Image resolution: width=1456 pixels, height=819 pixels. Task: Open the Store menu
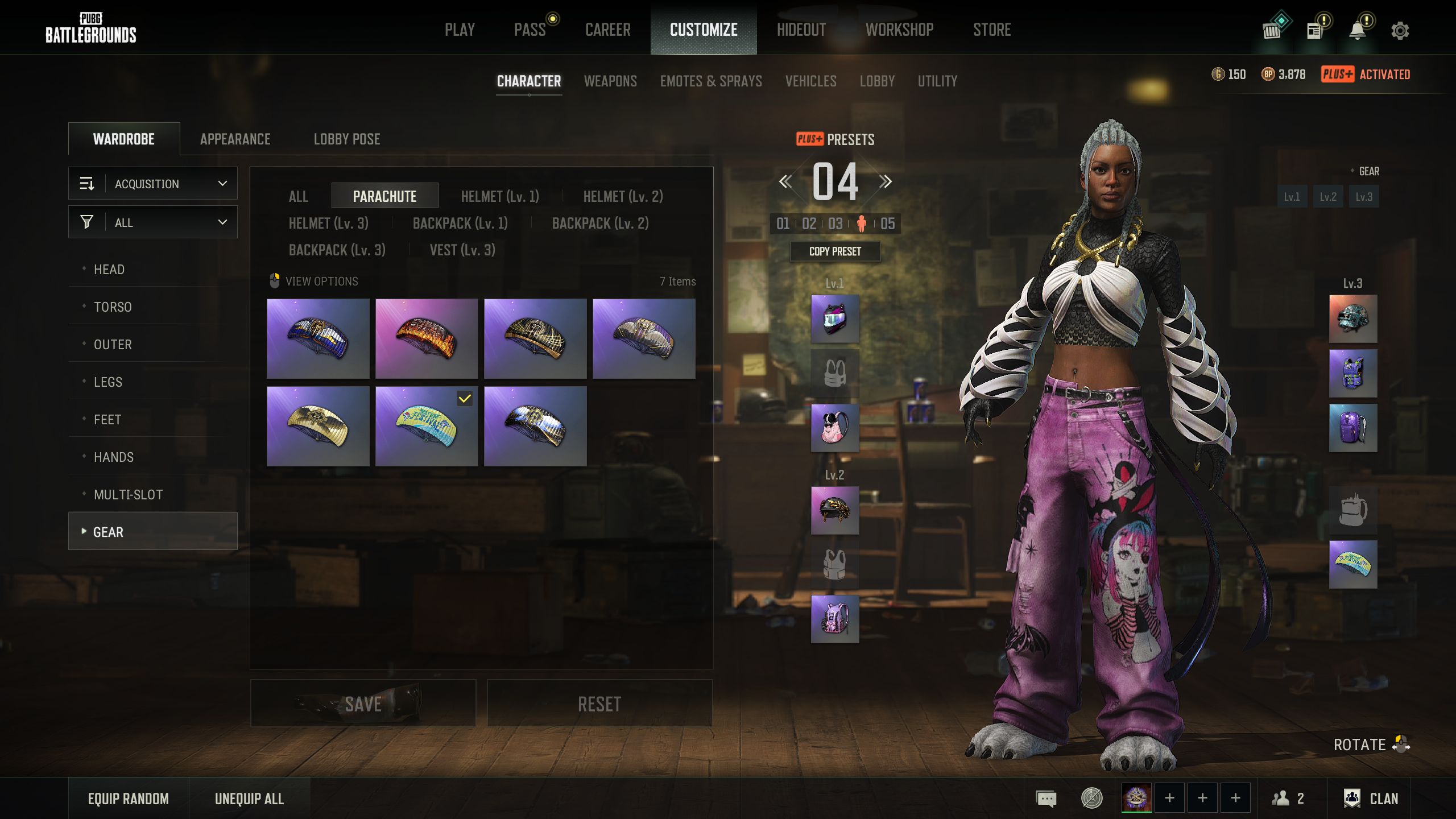pos(991,30)
